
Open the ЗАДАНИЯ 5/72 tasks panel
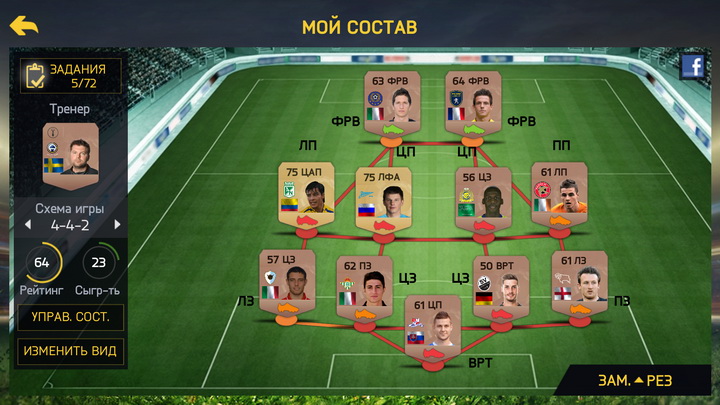71,76
